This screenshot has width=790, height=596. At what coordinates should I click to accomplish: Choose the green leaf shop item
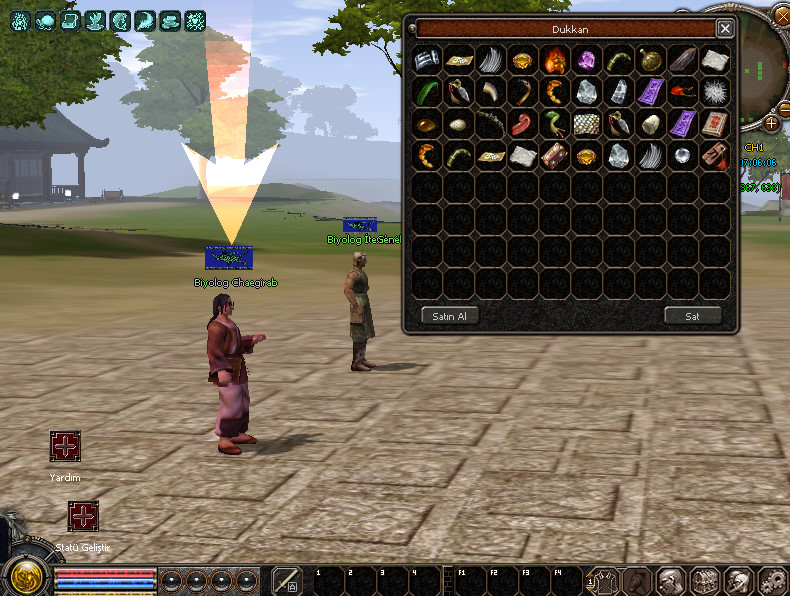click(x=427, y=92)
